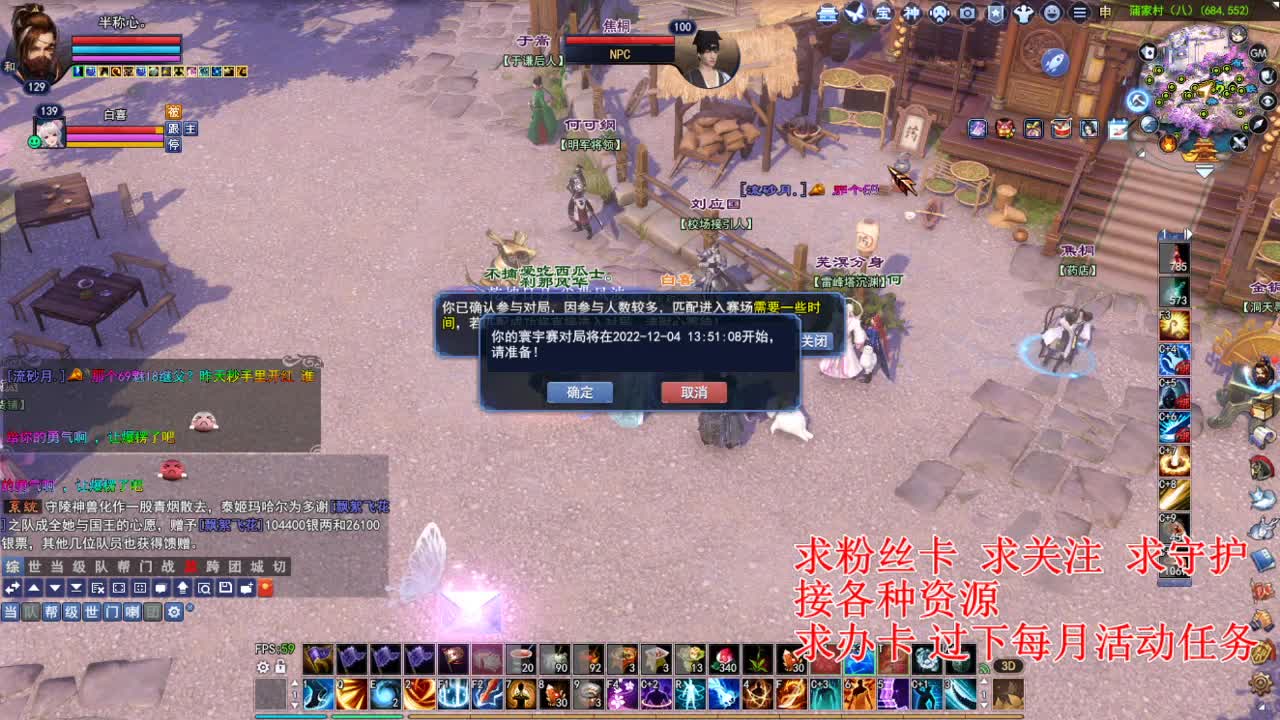This screenshot has width=1280, height=720.
Task: Open the smiley emoji icon in the top bar
Action: coord(1051,14)
